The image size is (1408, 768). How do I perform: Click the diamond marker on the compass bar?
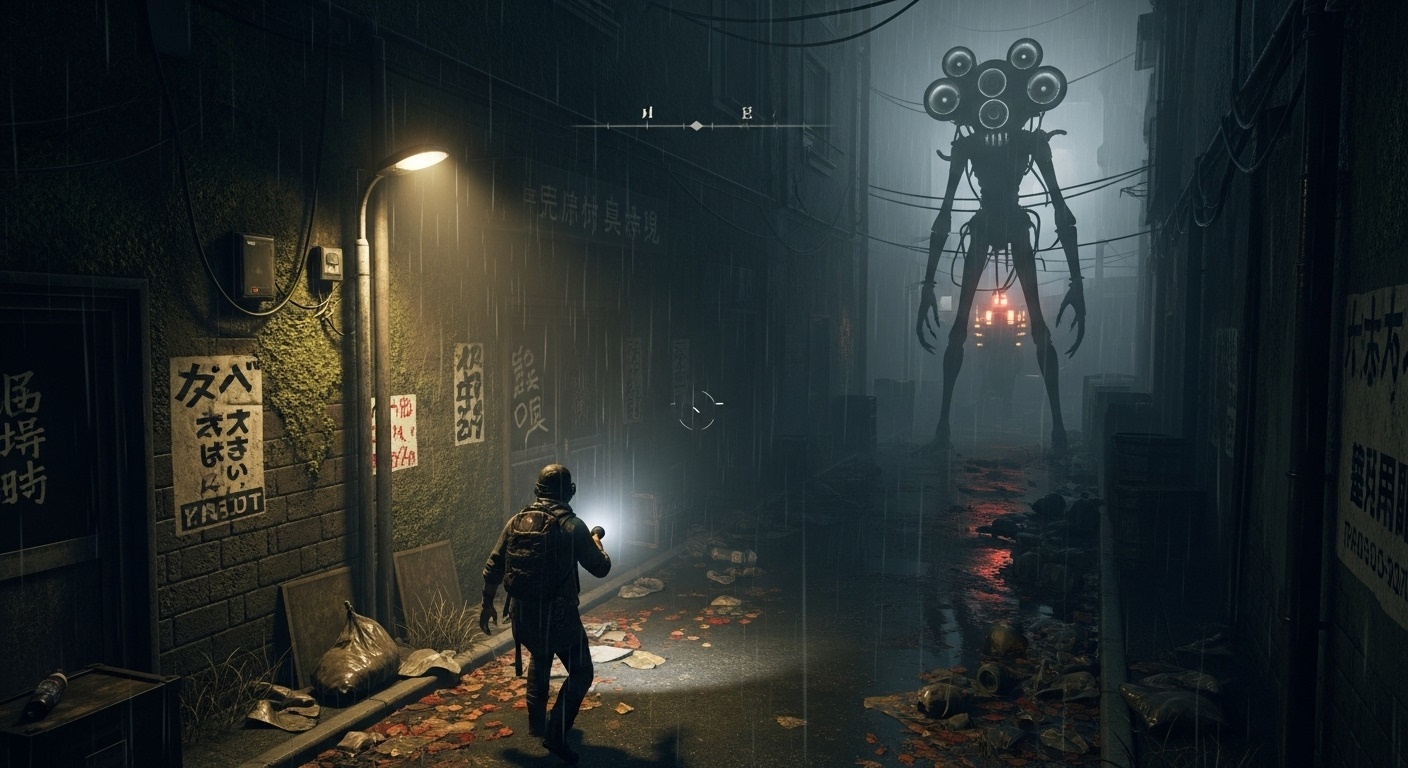point(697,126)
